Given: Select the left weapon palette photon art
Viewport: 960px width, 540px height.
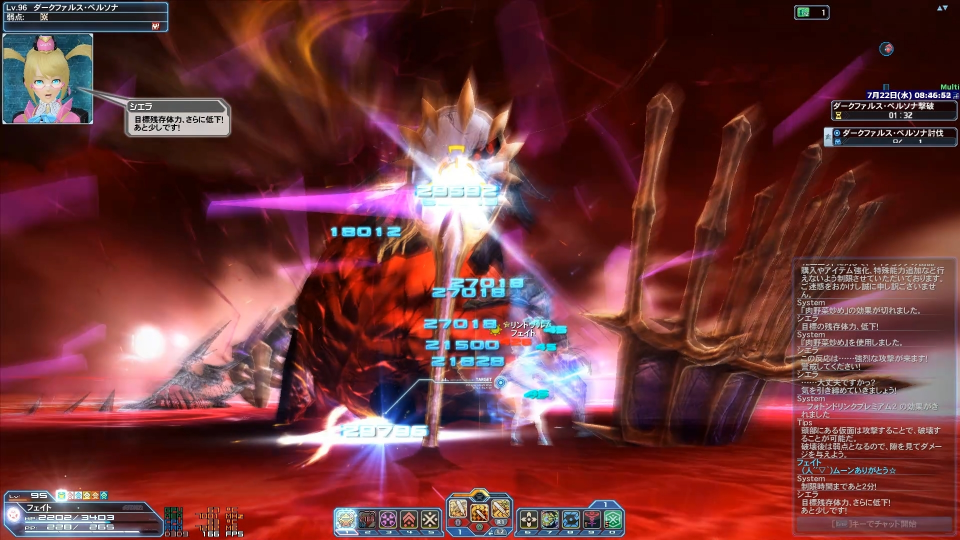Looking at the screenshot, I should 458,509.
